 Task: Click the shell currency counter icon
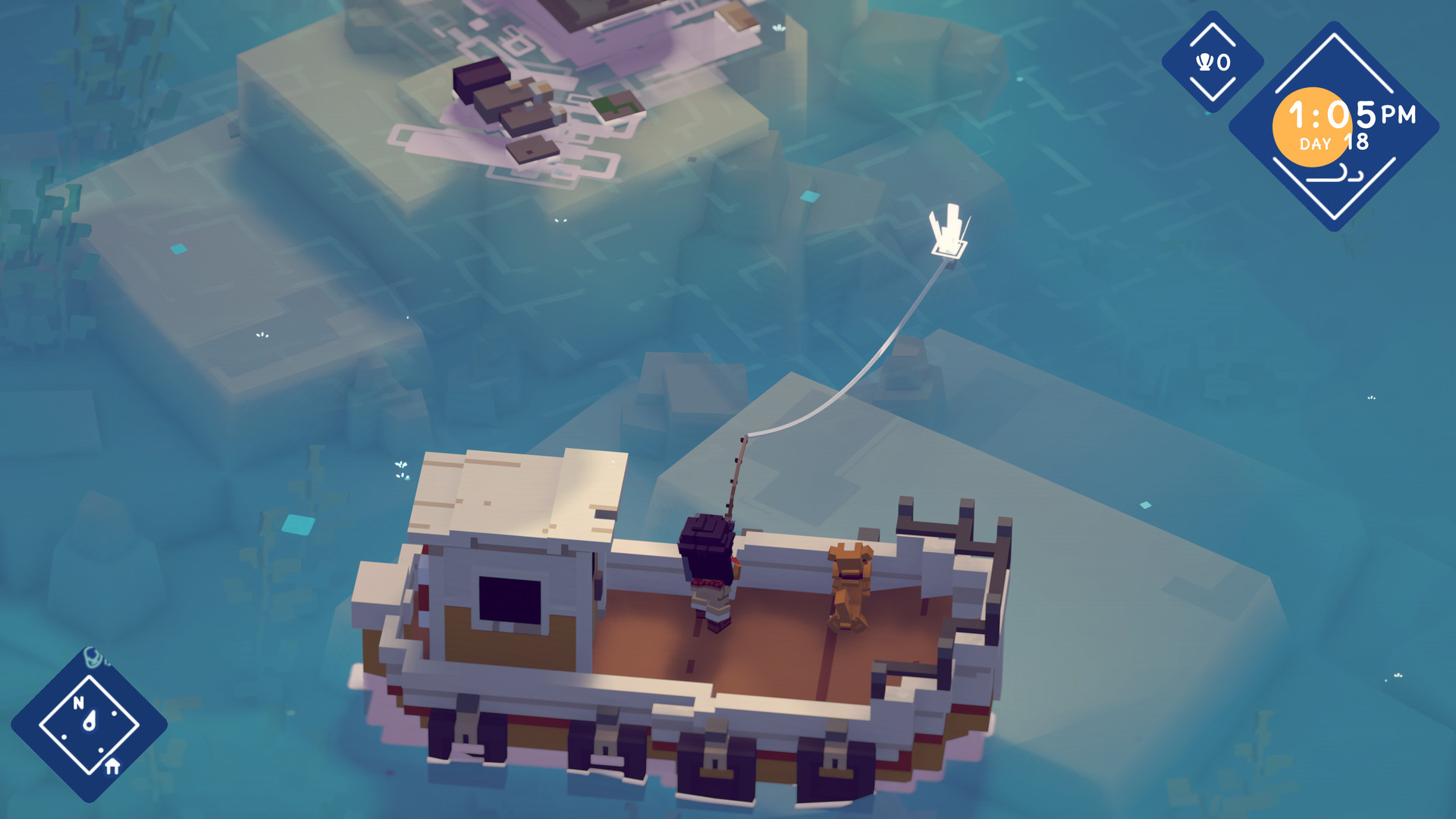click(1203, 61)
